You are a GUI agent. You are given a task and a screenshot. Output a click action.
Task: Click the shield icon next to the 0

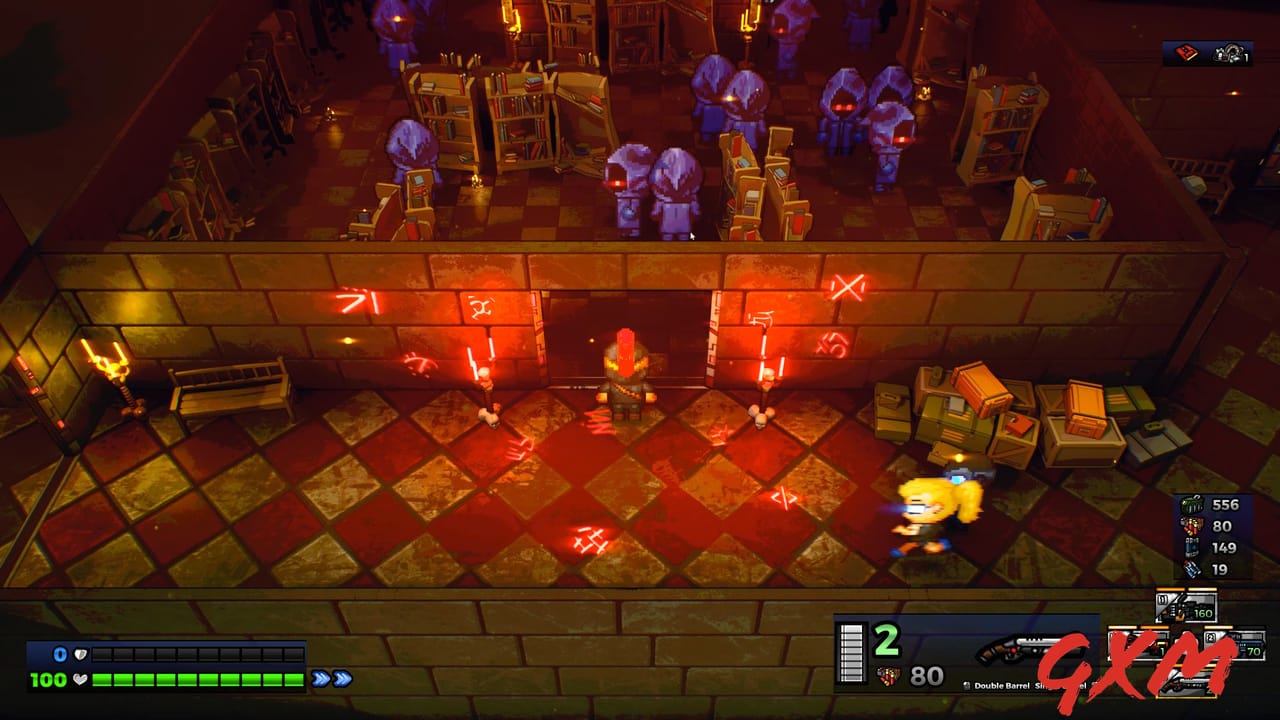point(79,654)
